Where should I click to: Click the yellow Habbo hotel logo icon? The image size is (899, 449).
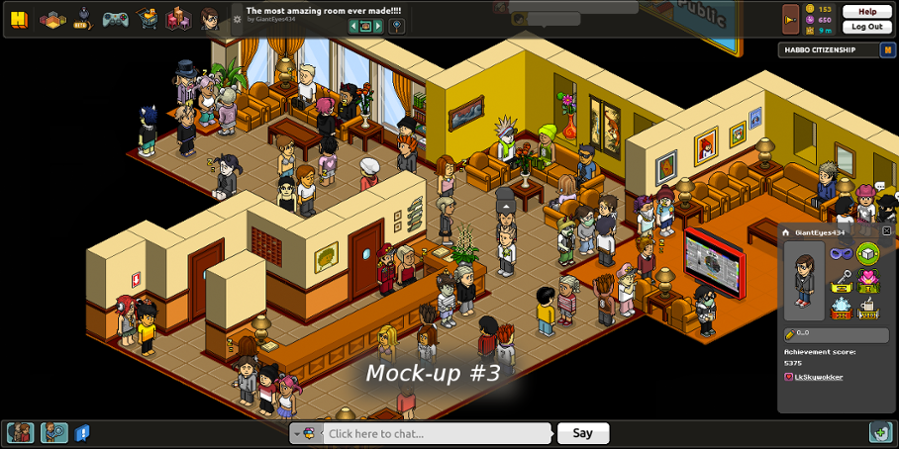pyautogui.click(x=19, y=19)
